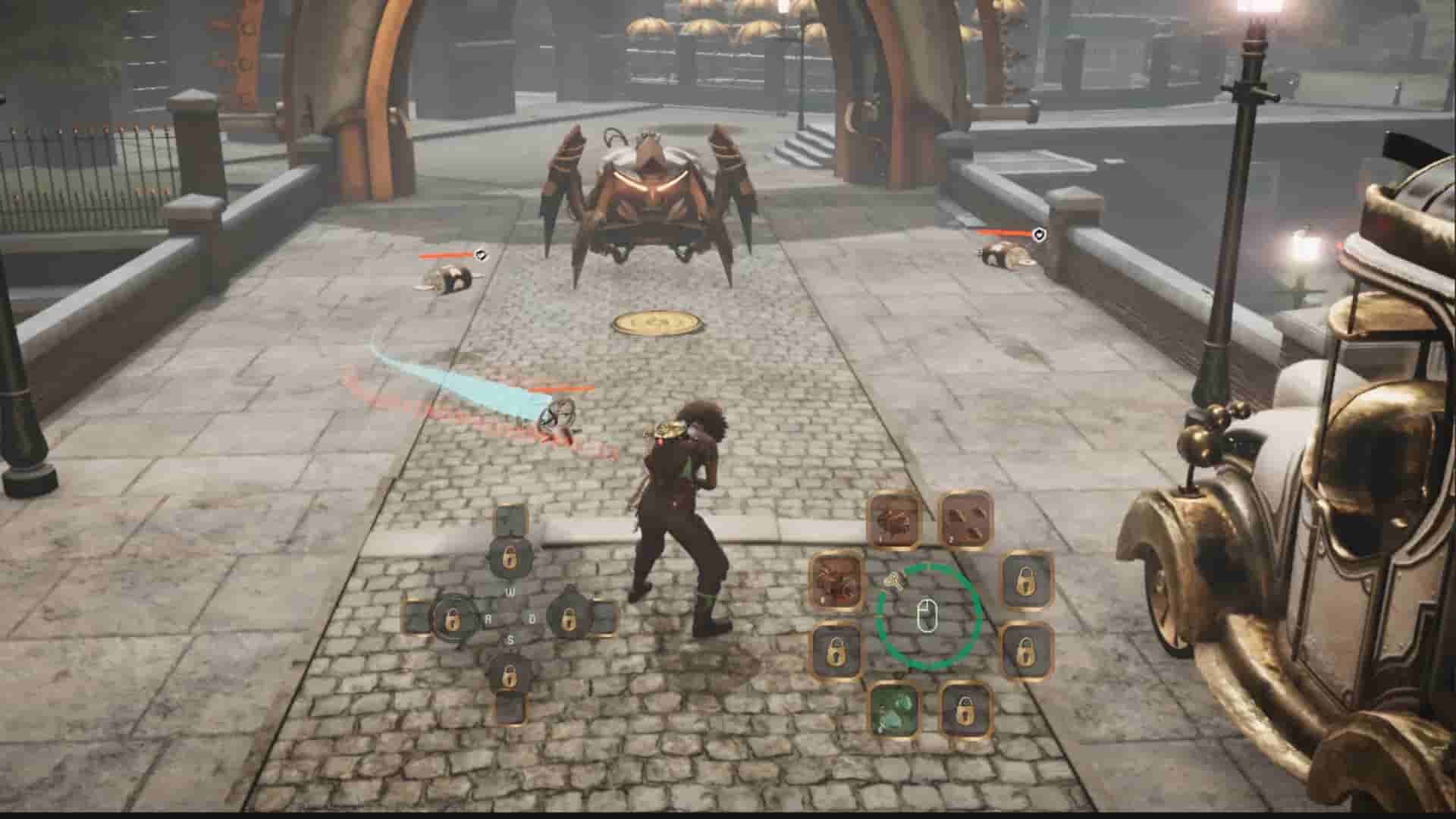Click the spider mech at the archway

coord(652,190)
